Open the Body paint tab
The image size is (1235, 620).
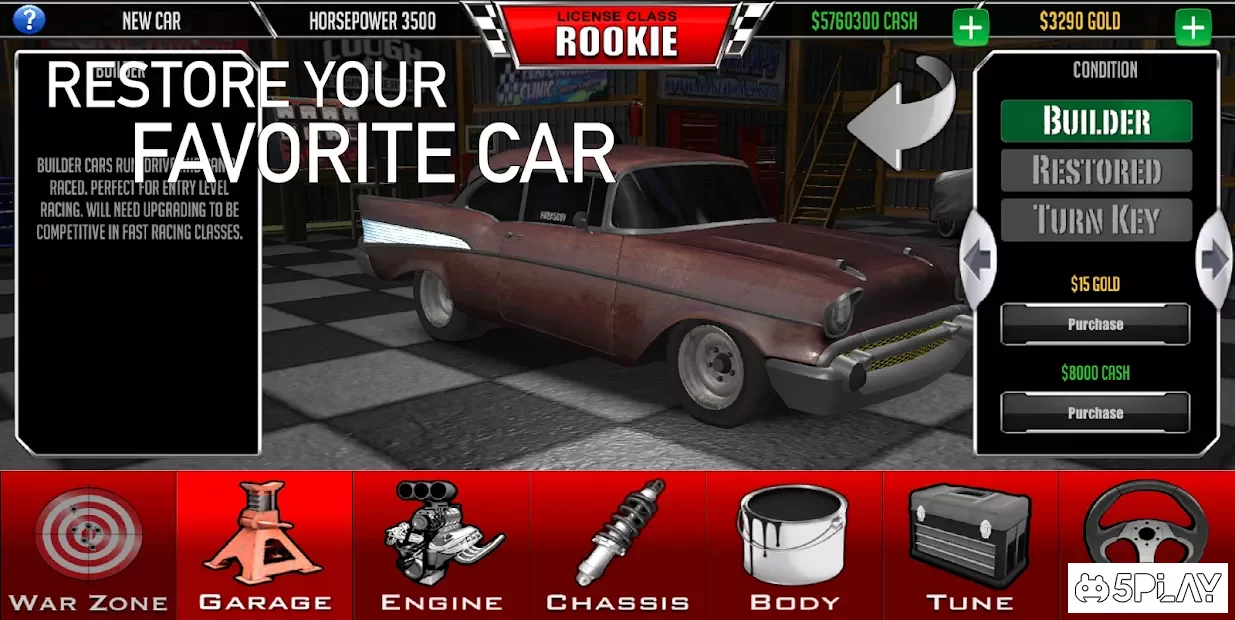pos(794,545)
